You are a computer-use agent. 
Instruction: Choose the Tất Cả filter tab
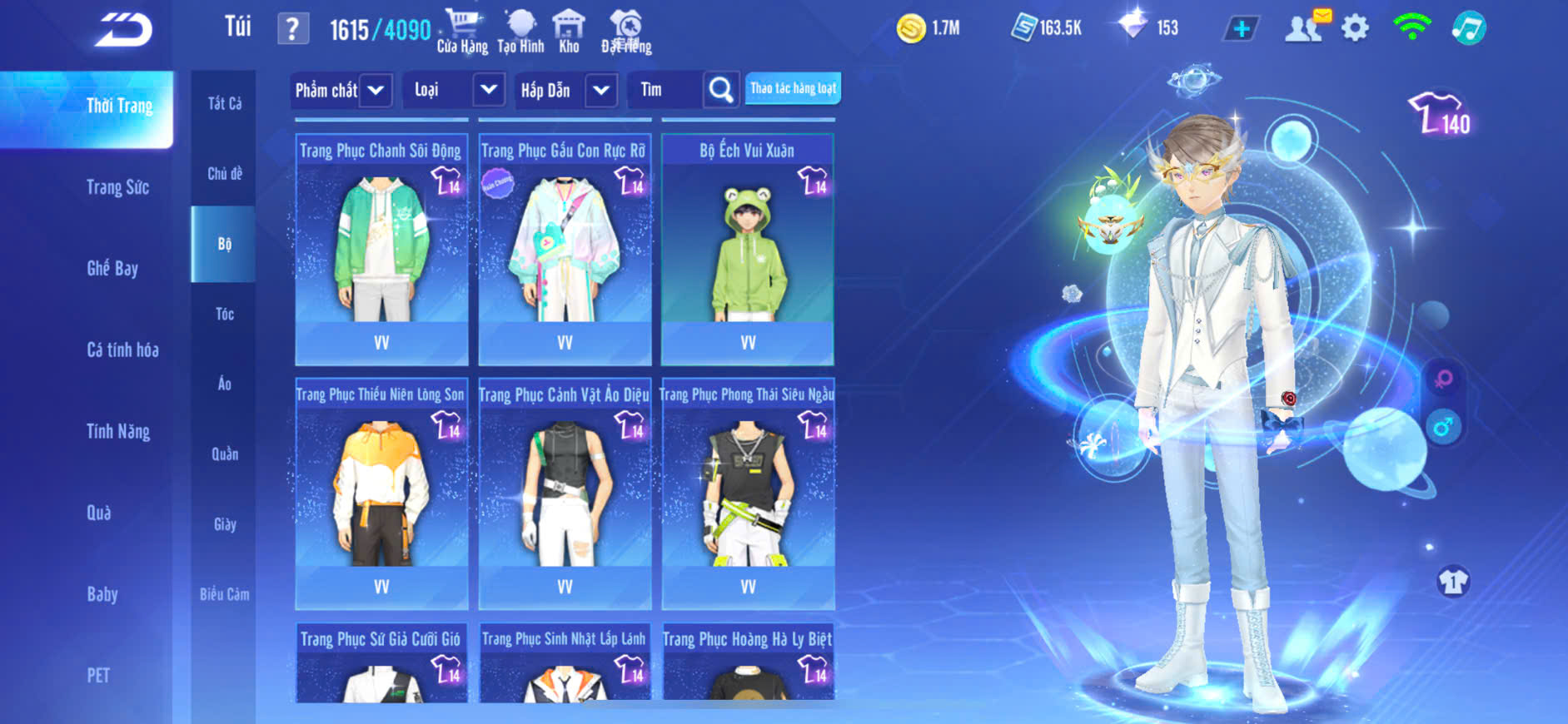click(224, 104)
